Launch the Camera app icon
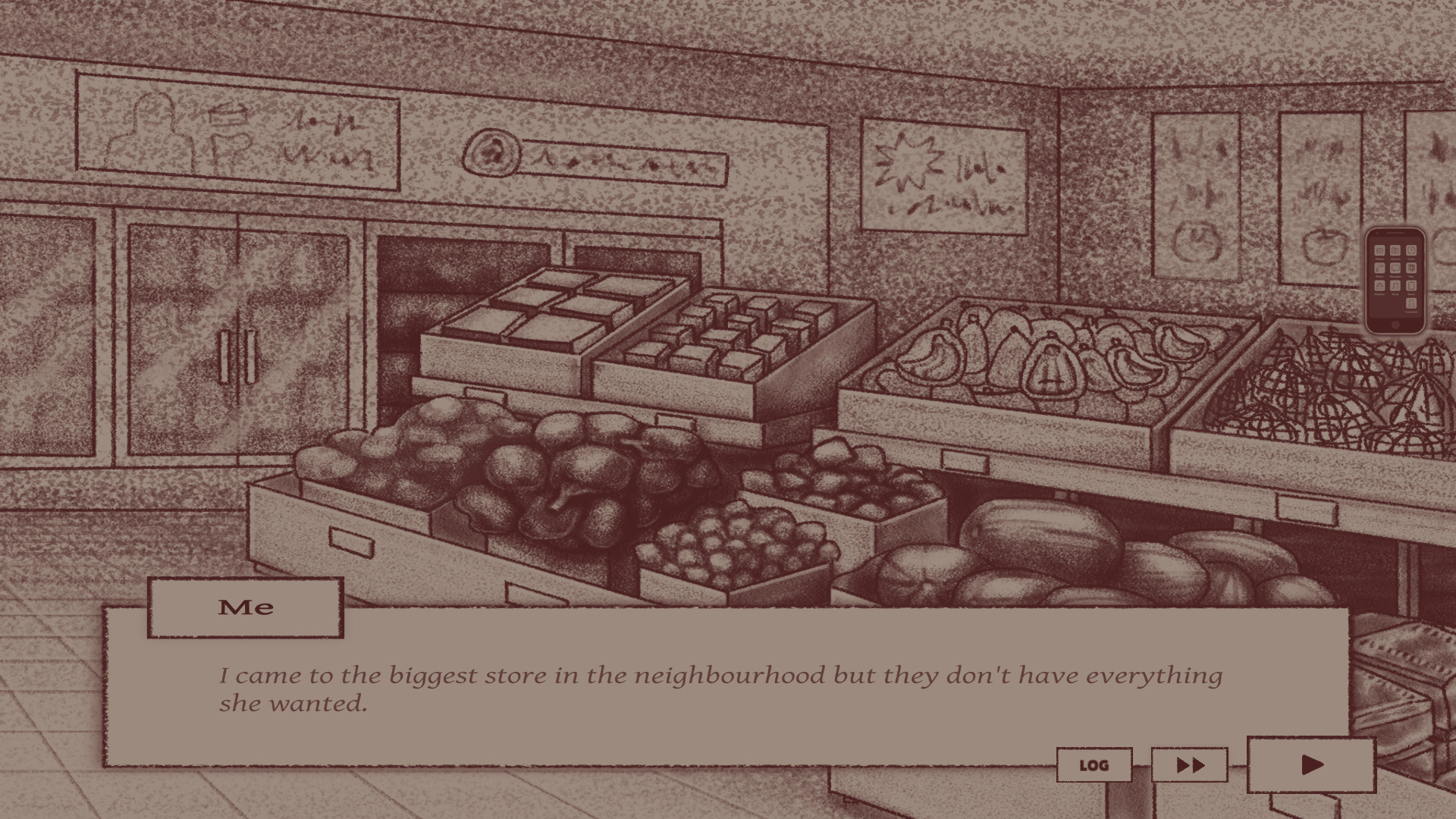Screen dimensions: 1456x819 click(x=1395, y=250)
